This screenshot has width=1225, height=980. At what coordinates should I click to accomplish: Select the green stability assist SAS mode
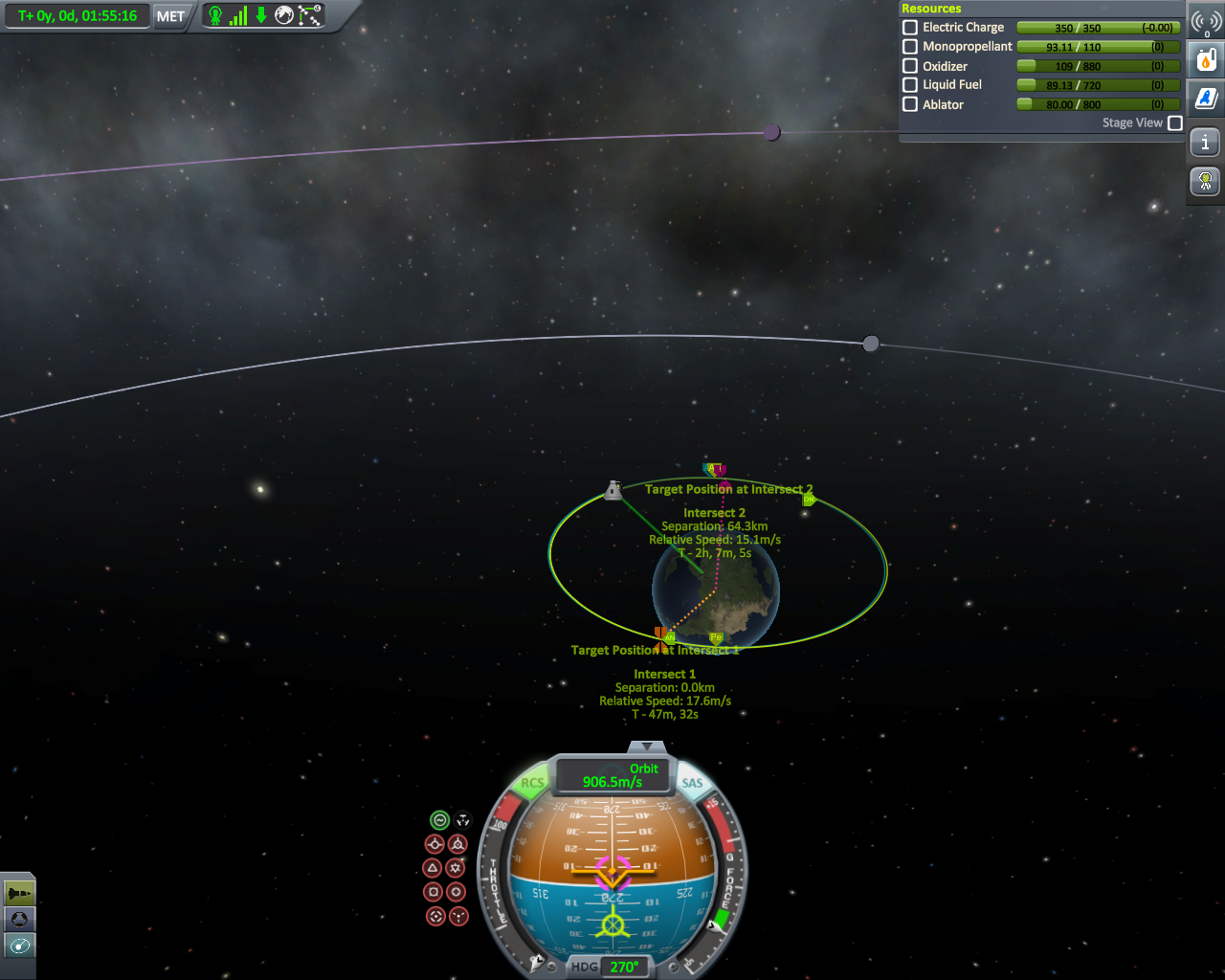[439, 820]
